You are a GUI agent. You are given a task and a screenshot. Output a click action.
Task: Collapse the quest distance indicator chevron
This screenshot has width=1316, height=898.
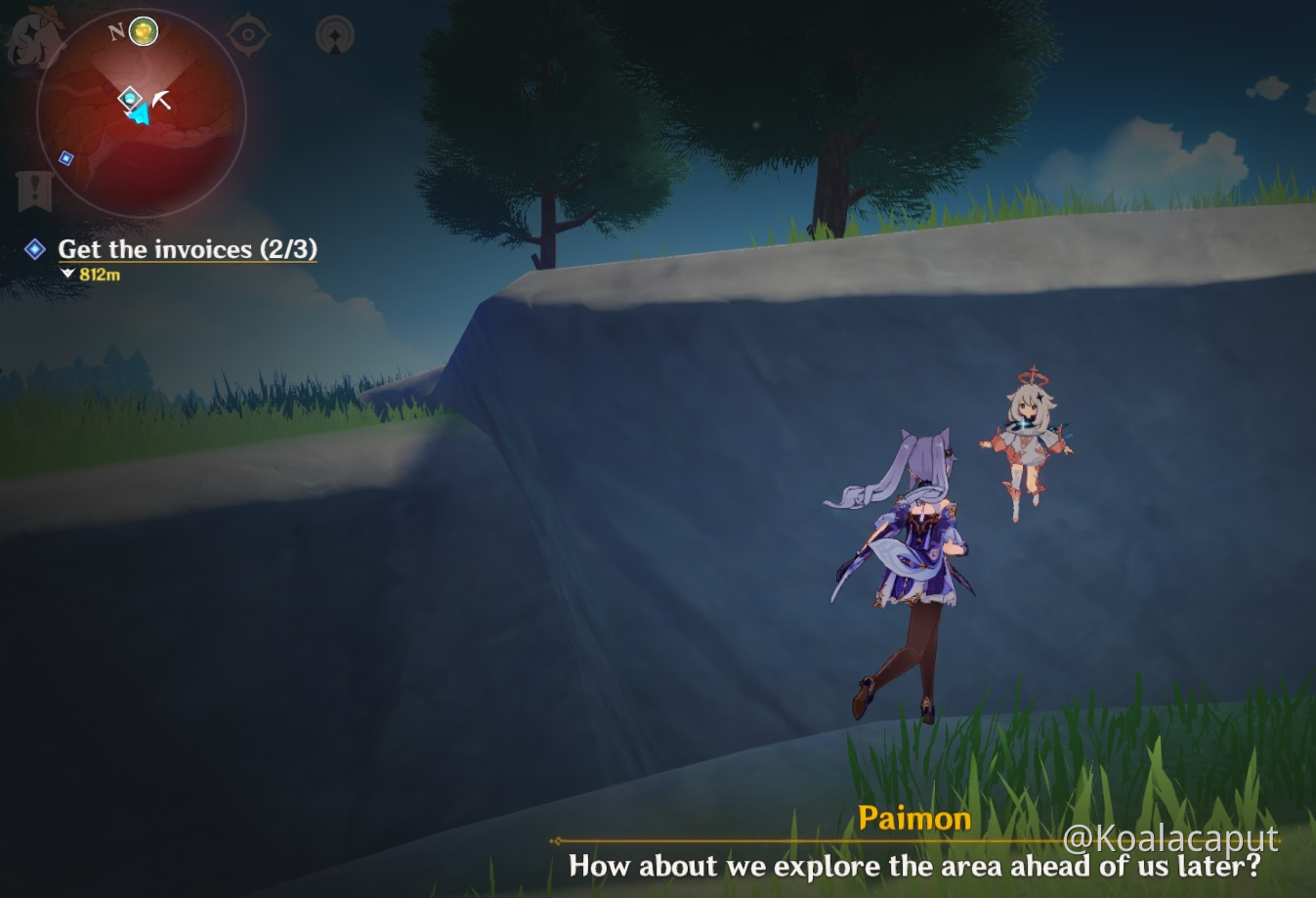68,276
